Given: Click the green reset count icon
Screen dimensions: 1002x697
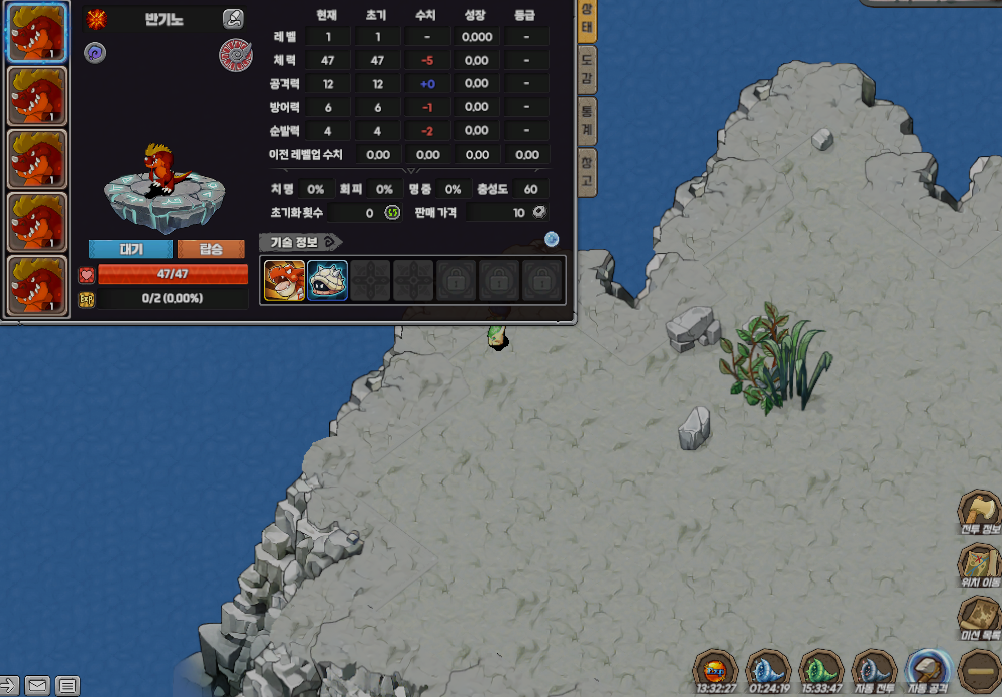Looking at the screenshot, I should click(x=393, y=212).
